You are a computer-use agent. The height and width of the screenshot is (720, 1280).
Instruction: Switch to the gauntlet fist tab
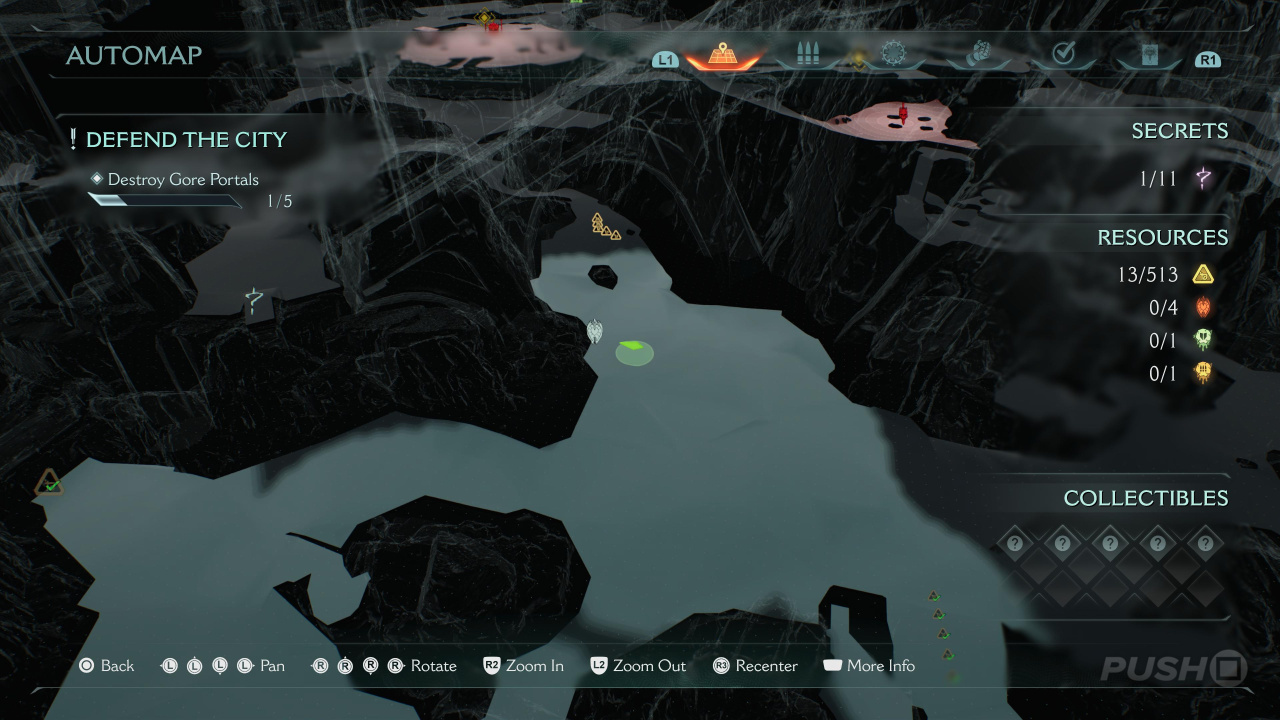click(x=978, y=55)
